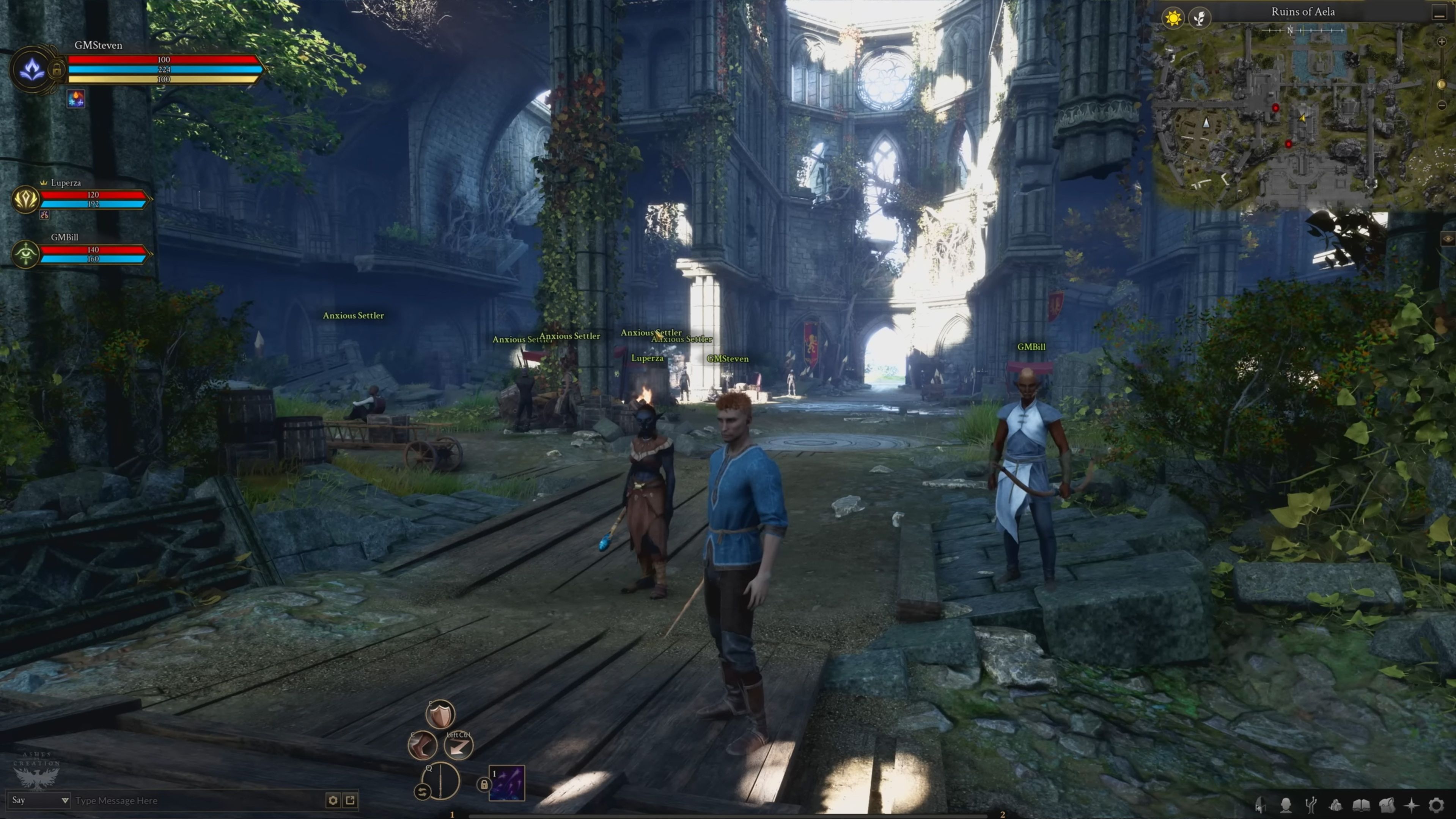1456x819 pixels.
Task: Zoom out the minimap with minus button
Action: click(x=1442, y=105)
